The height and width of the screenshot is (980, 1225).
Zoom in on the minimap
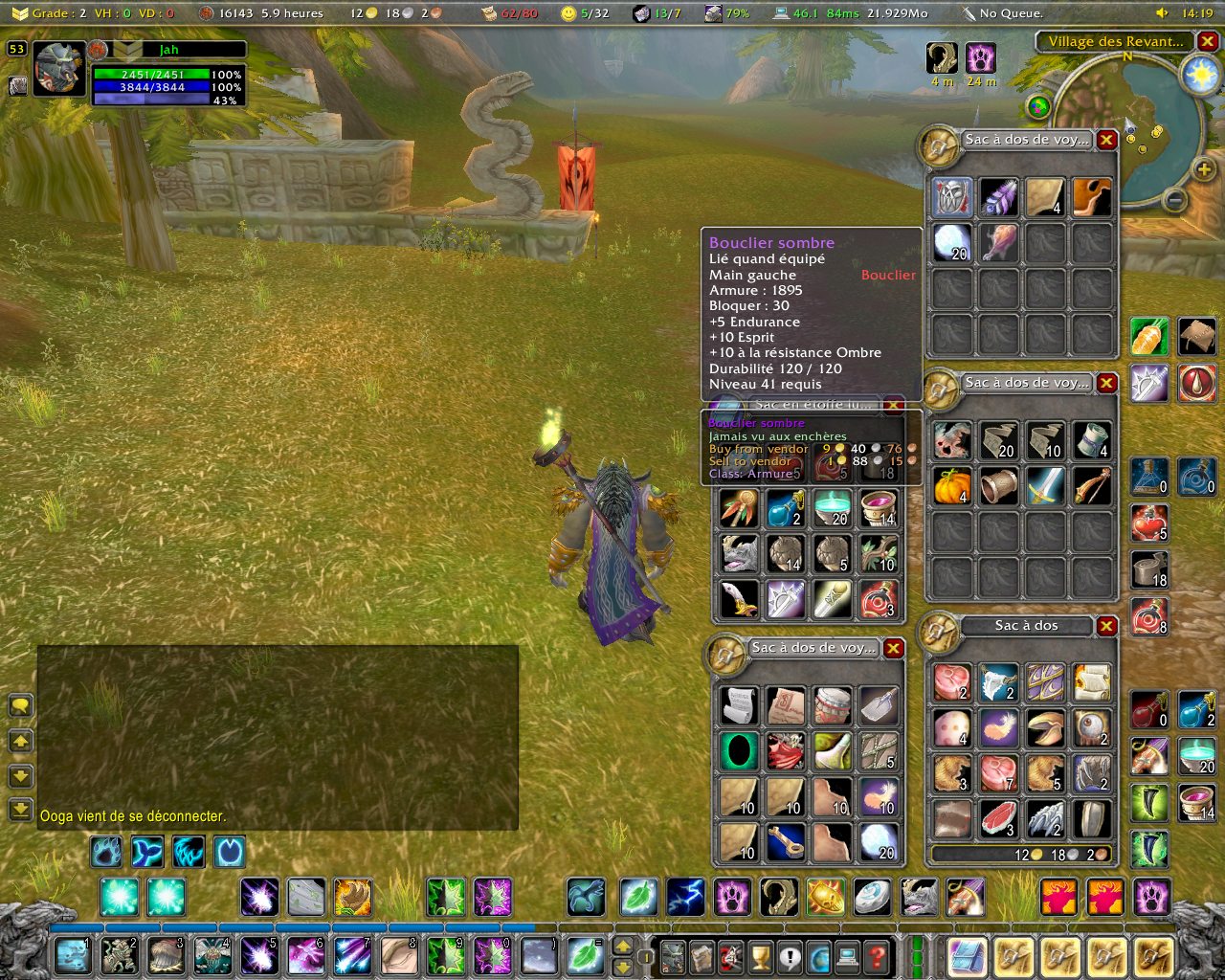point(1203,170)
